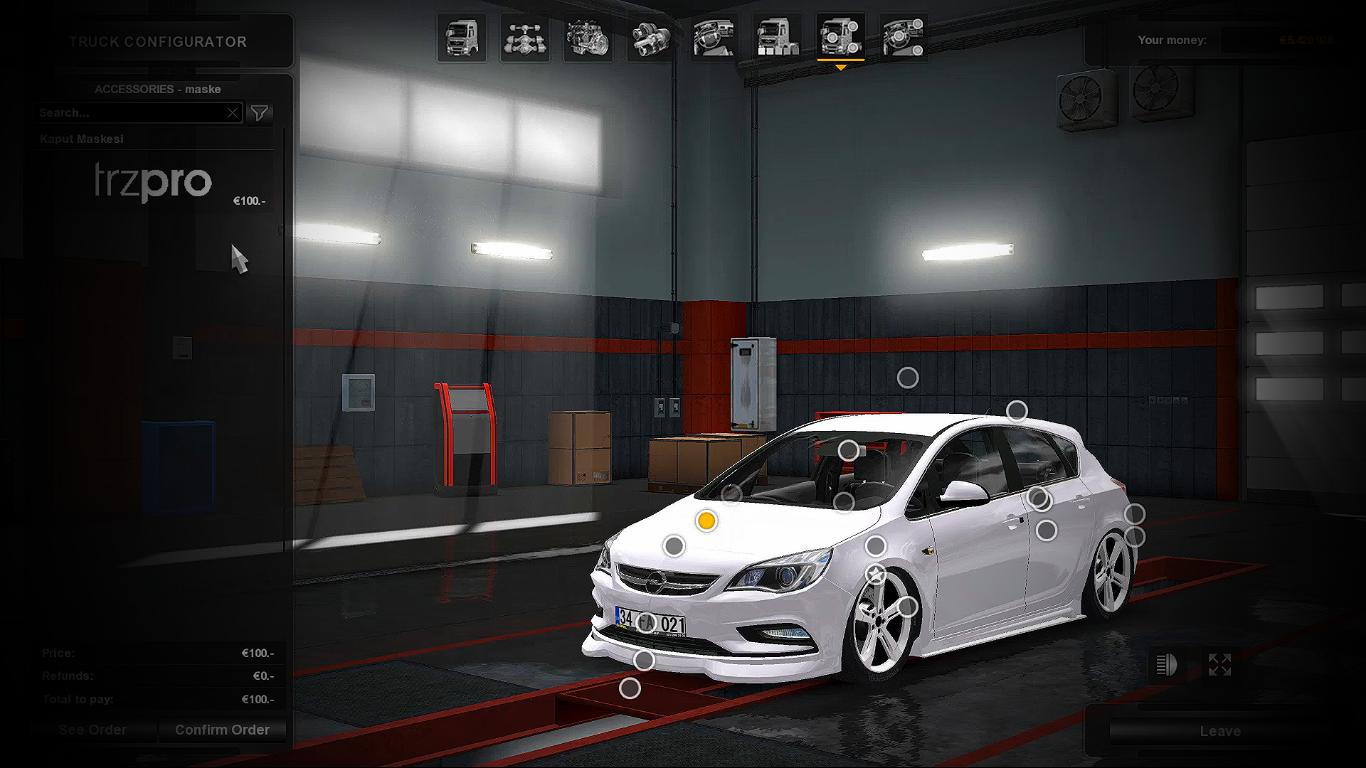
Task: Leave the truck configurator
Action: point(1220,731)
